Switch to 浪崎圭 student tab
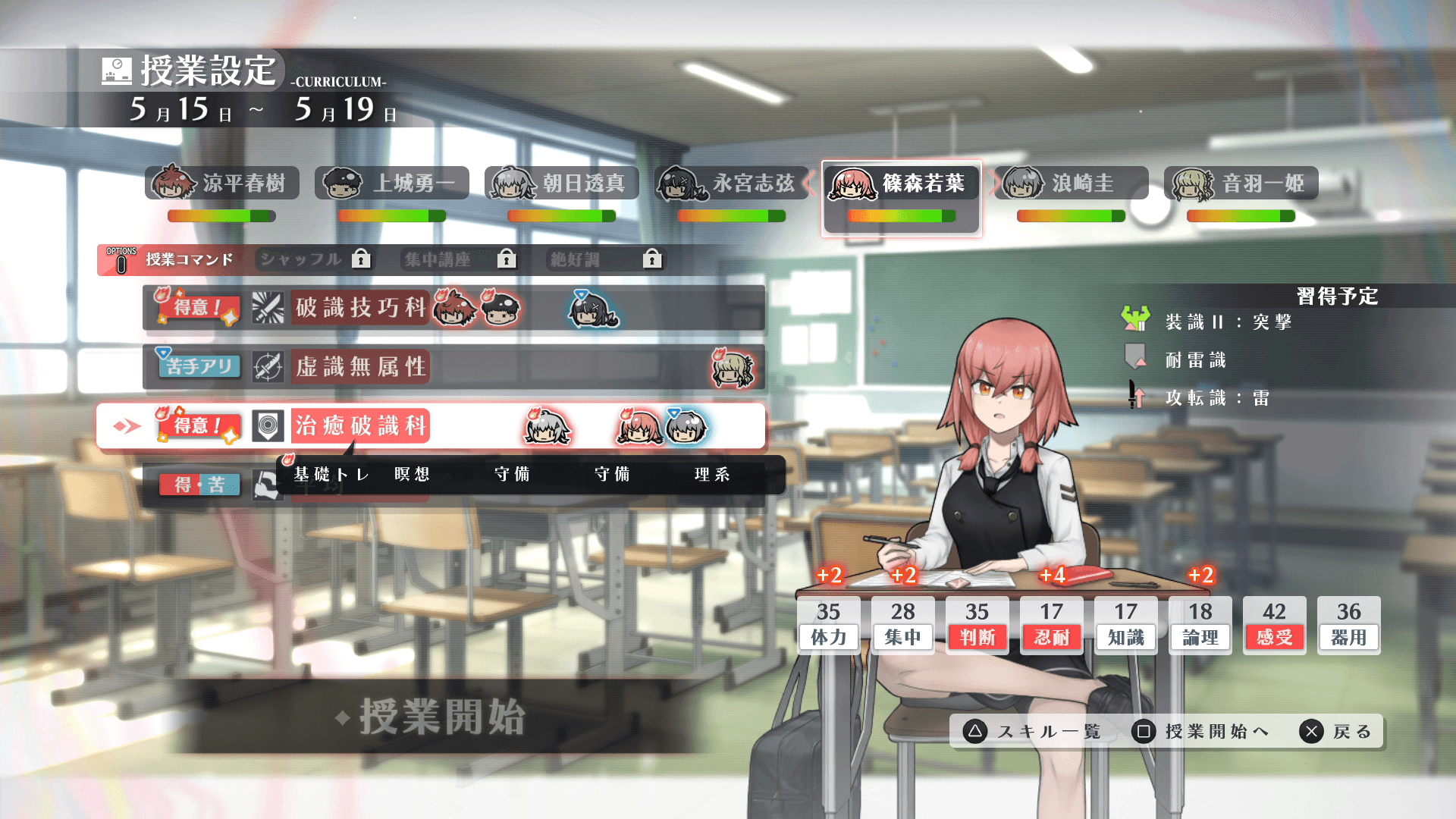The image size is (1456, 819). (x=1071, y=184)
